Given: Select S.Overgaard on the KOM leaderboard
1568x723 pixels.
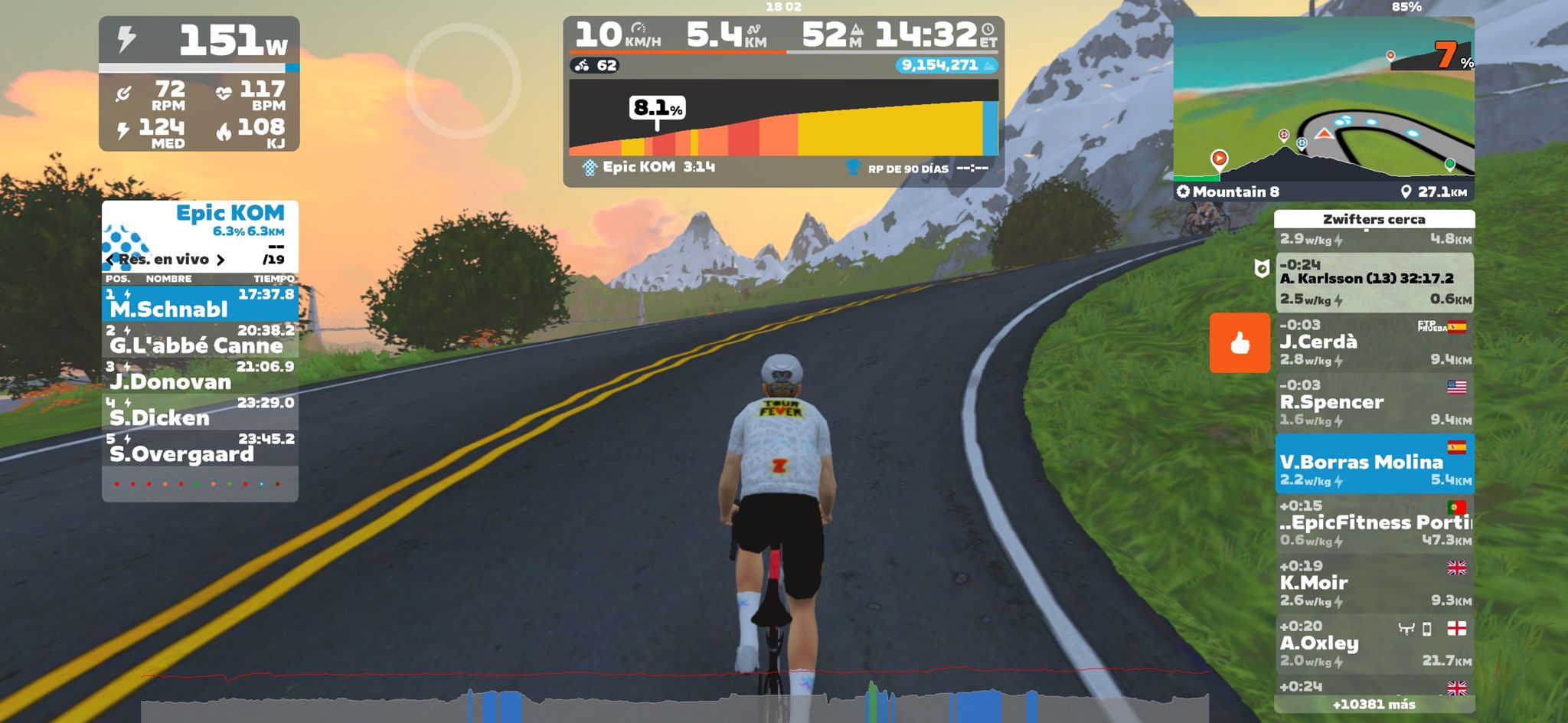Looking at the screenshot, I should [200, 448].
